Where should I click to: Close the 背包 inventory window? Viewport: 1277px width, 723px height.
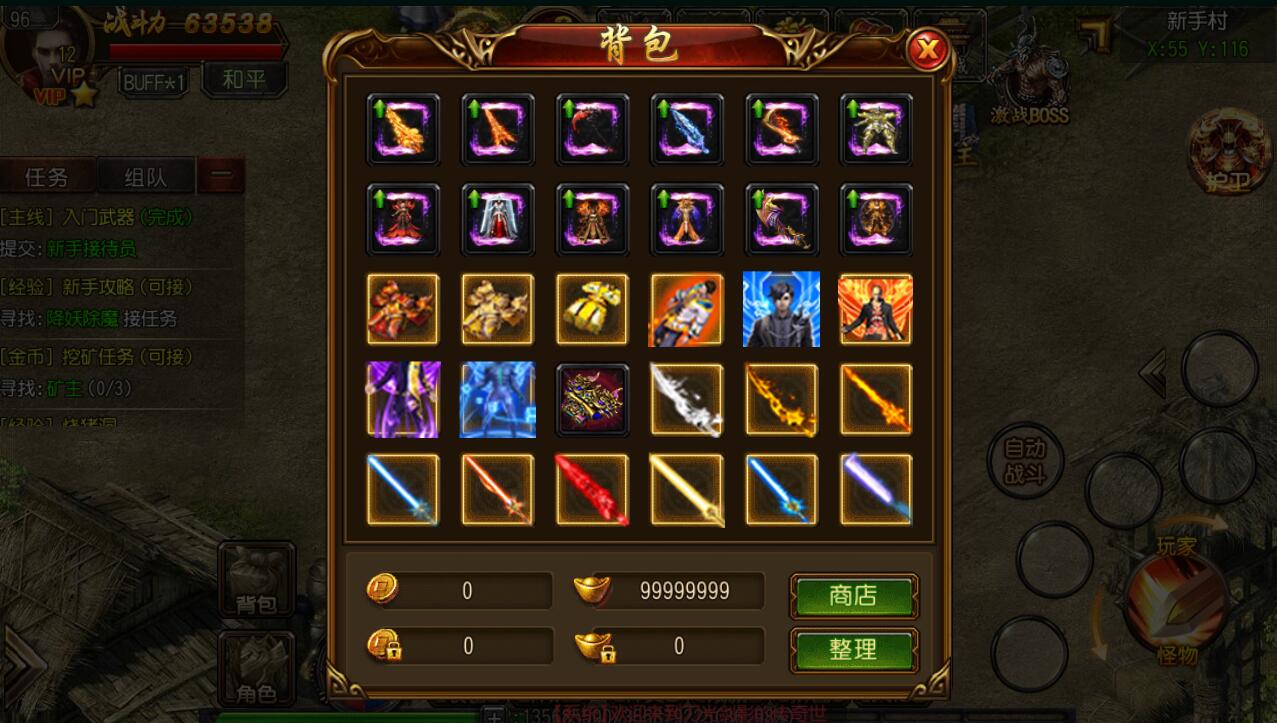pyautogui.click(x=929, y=48)
